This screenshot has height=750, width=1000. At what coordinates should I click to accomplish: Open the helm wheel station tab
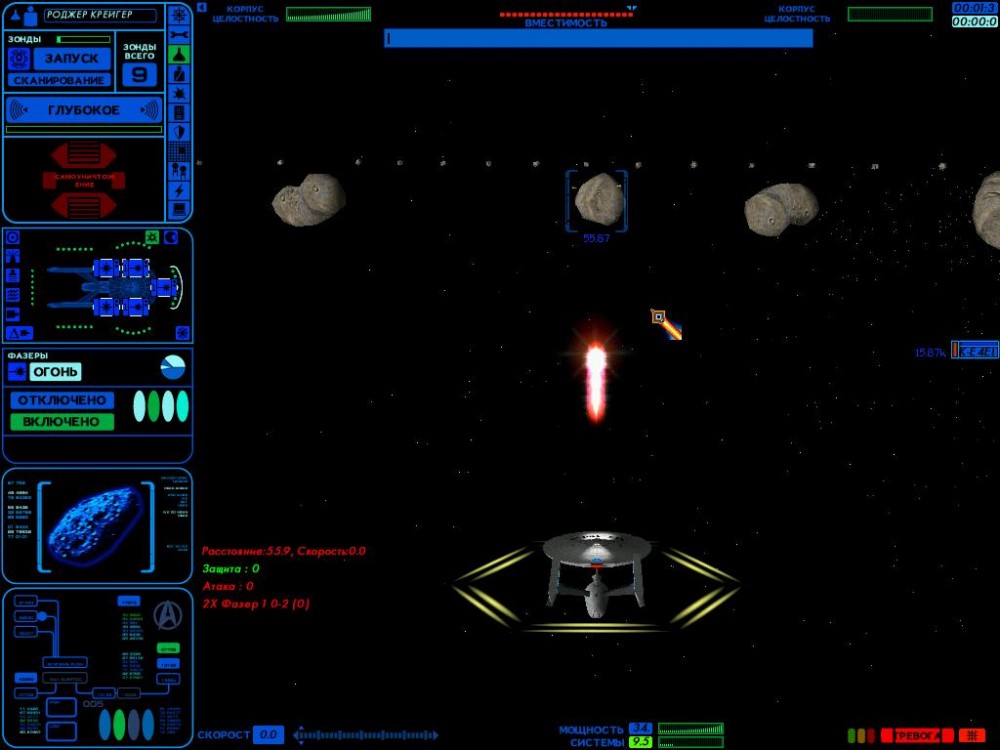179,15
